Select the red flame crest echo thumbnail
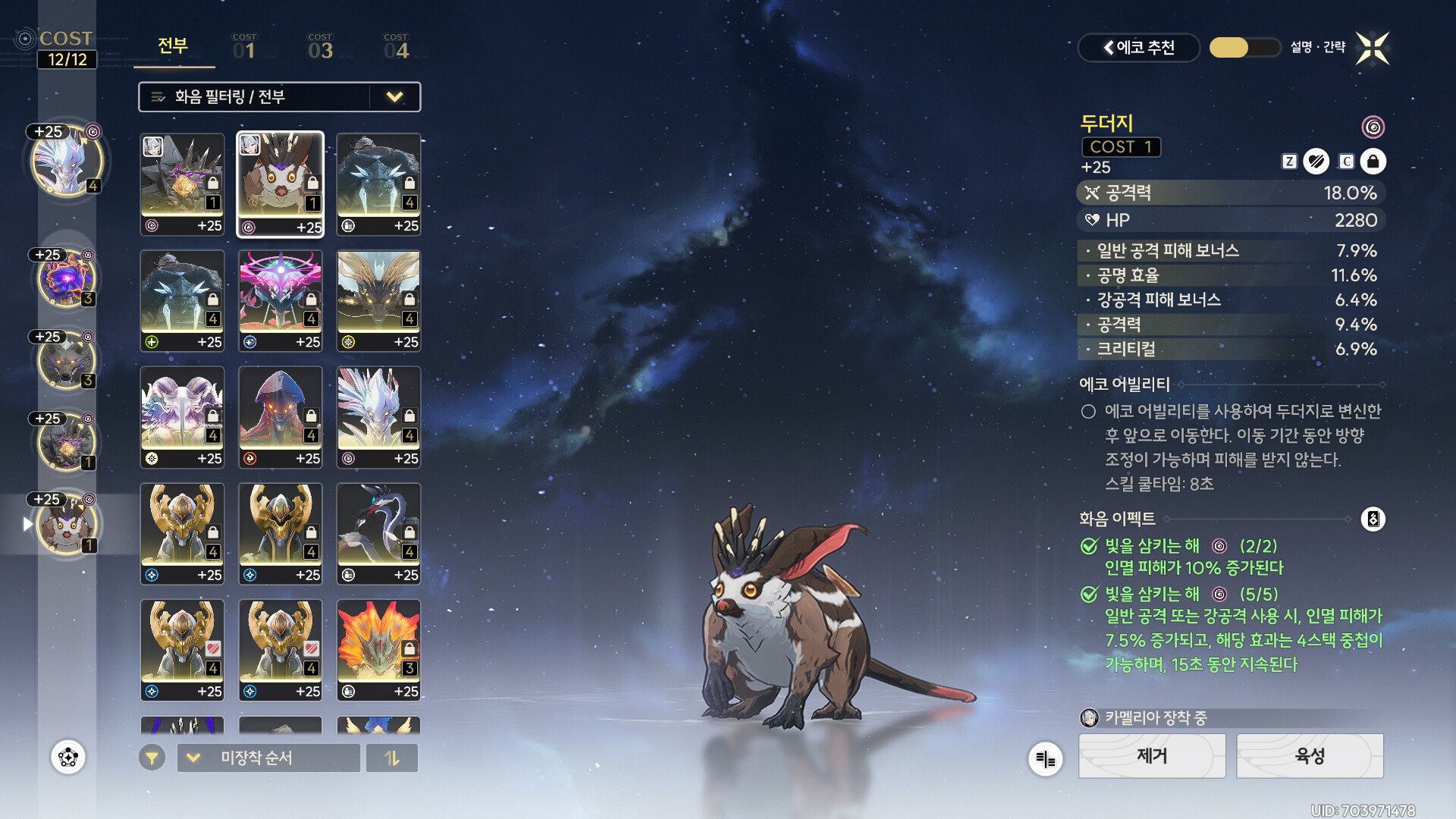The height and width of the screenshot is (819, 1456). (378, 650)
